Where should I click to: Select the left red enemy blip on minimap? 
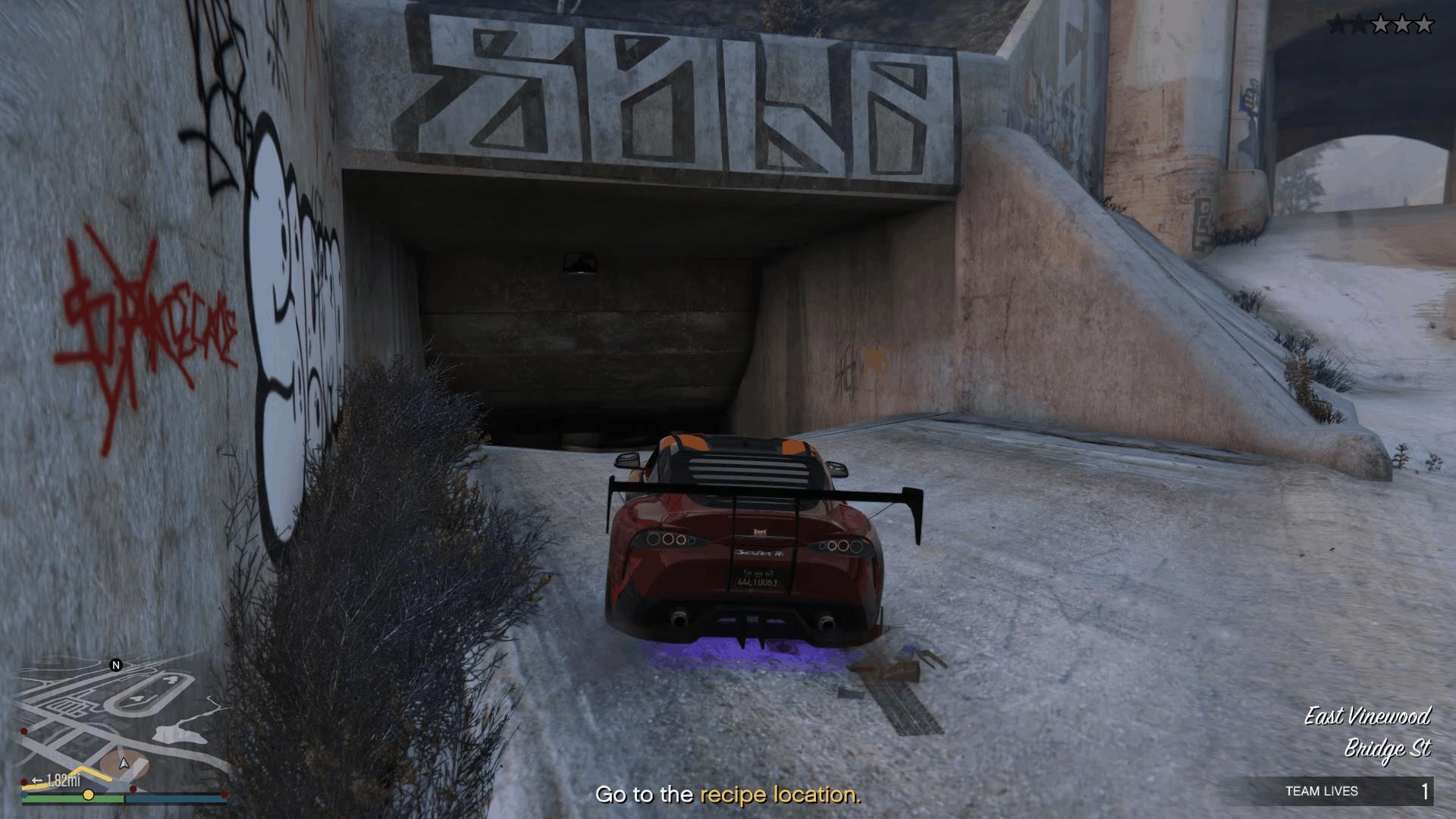(24, 732)
